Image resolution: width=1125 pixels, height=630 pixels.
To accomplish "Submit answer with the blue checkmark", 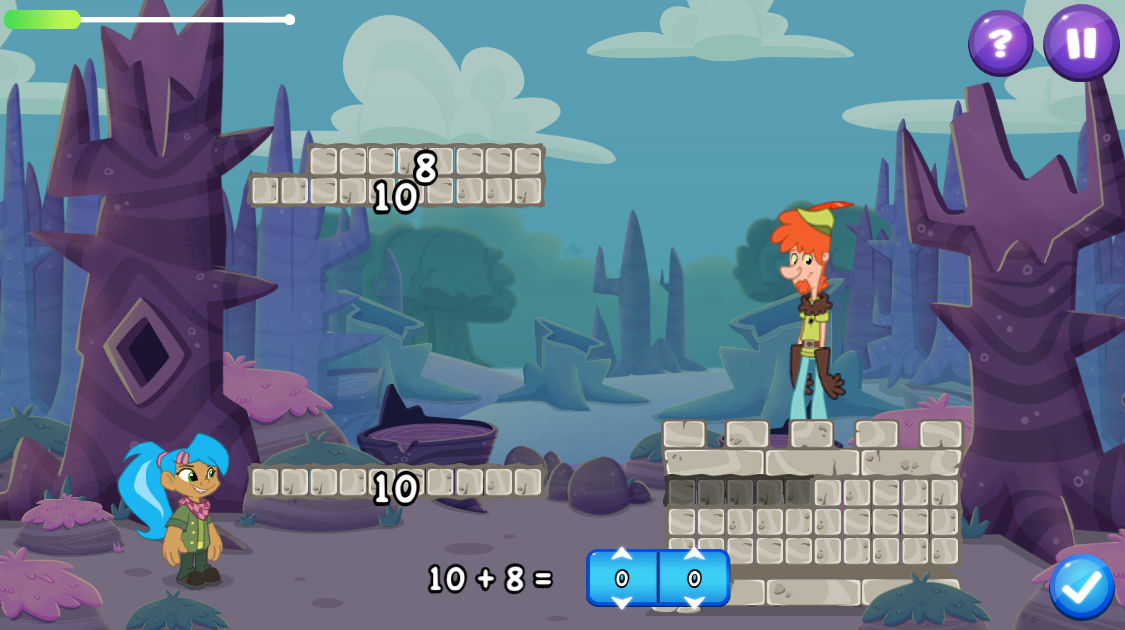I will pos(1081,587).
